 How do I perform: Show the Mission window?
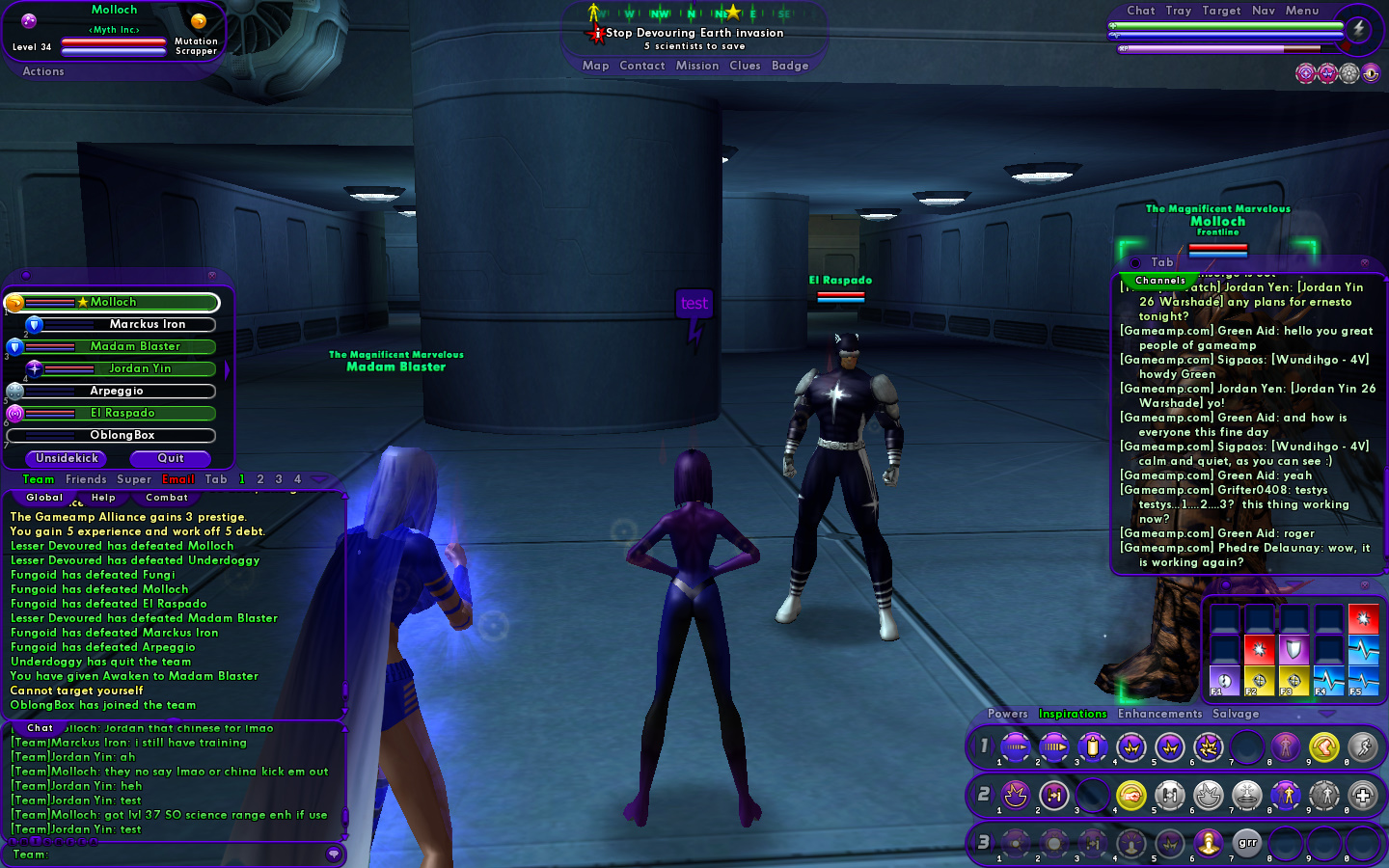tap(696, 66)
